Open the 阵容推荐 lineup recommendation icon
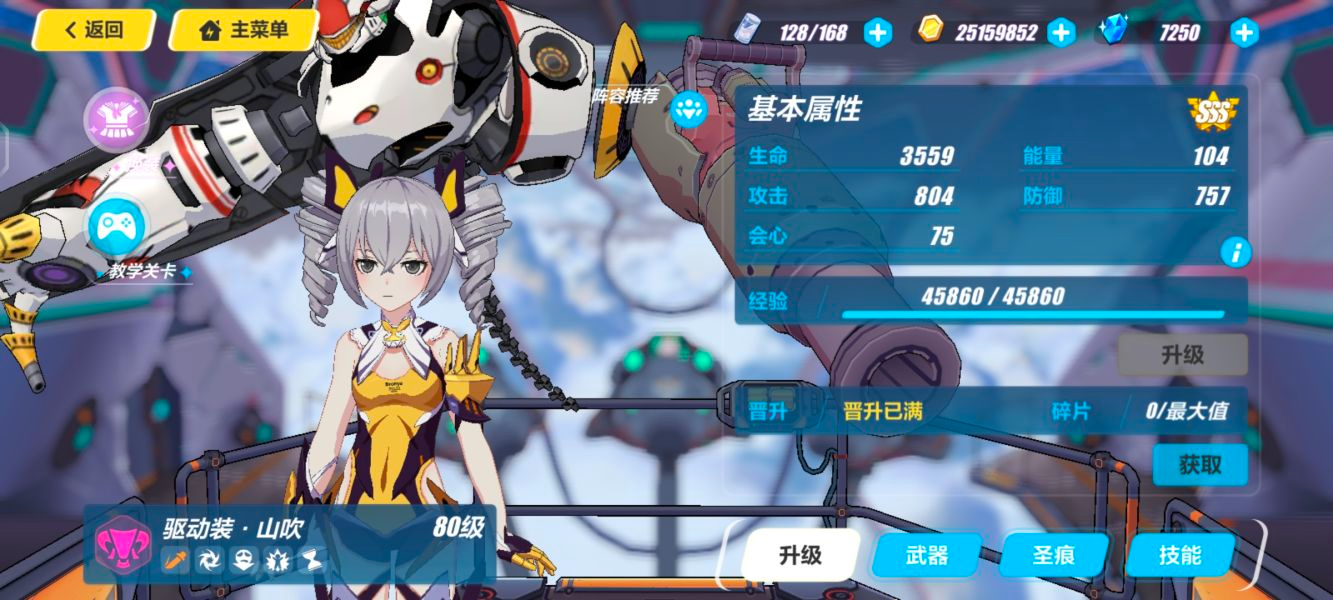This screenshot has height=600, width=1333. [x=688, y=109]
